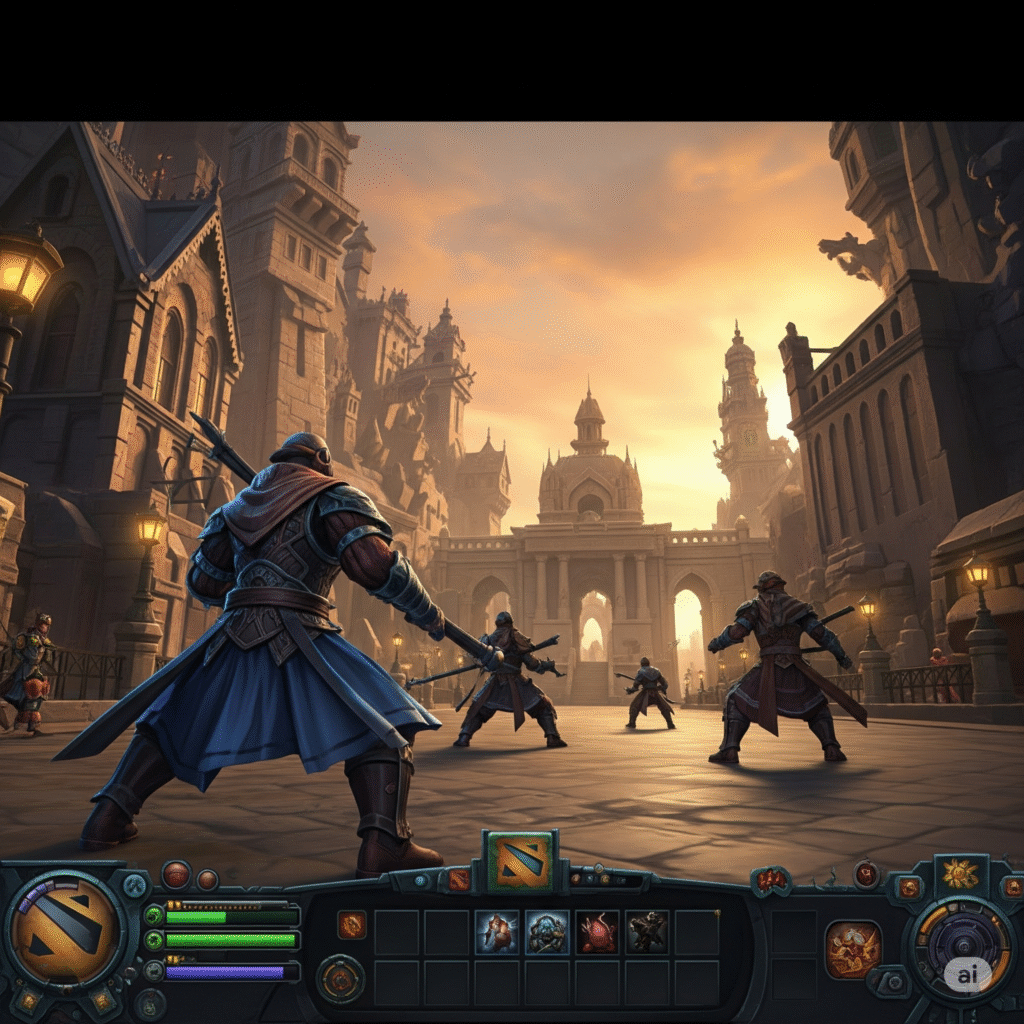The height and width of the screenshot is (1024, 1024).
Task: Select the large green-framed Dota logo button
Action: 520,862
